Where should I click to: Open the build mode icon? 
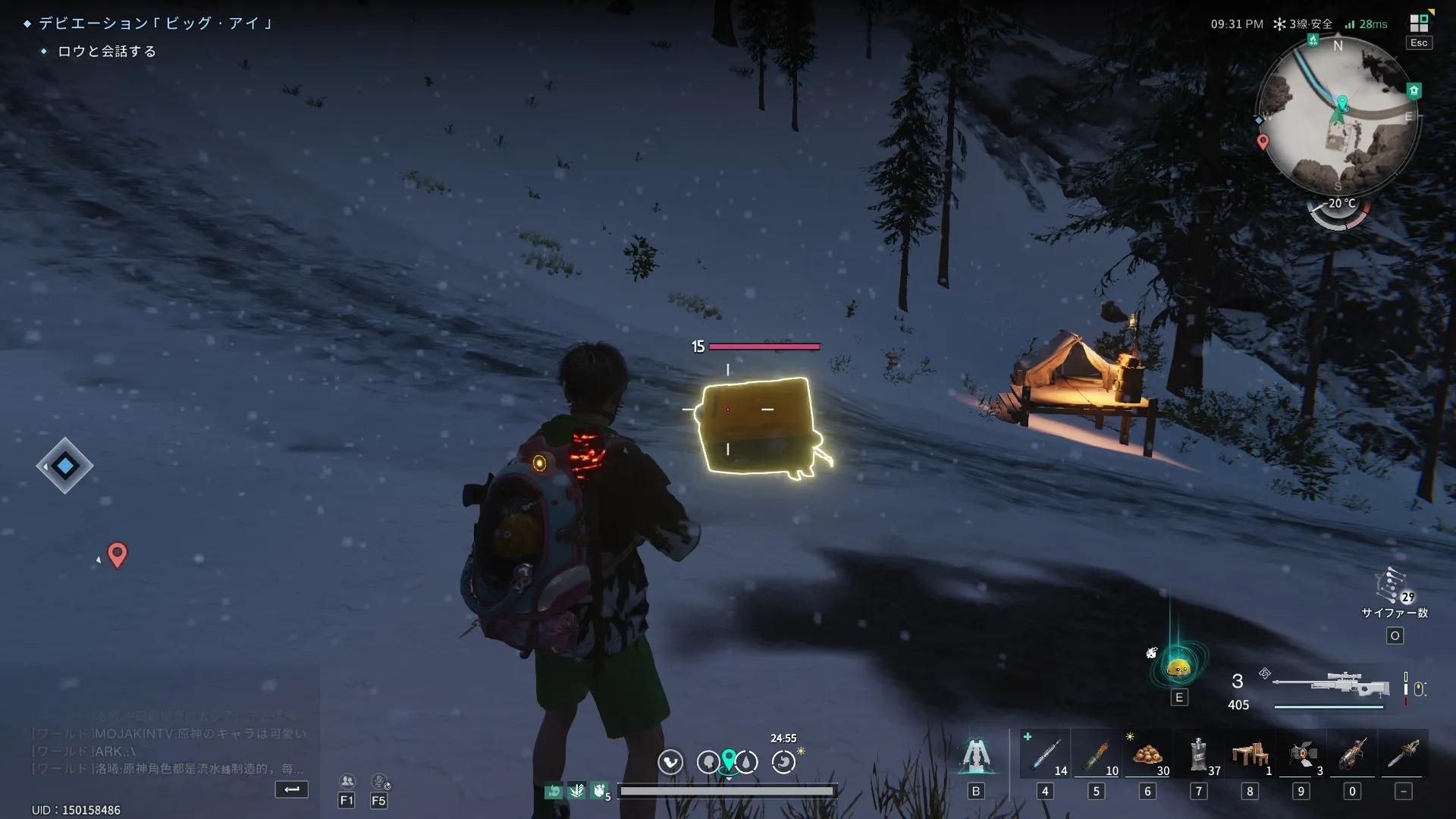[976, 755]
